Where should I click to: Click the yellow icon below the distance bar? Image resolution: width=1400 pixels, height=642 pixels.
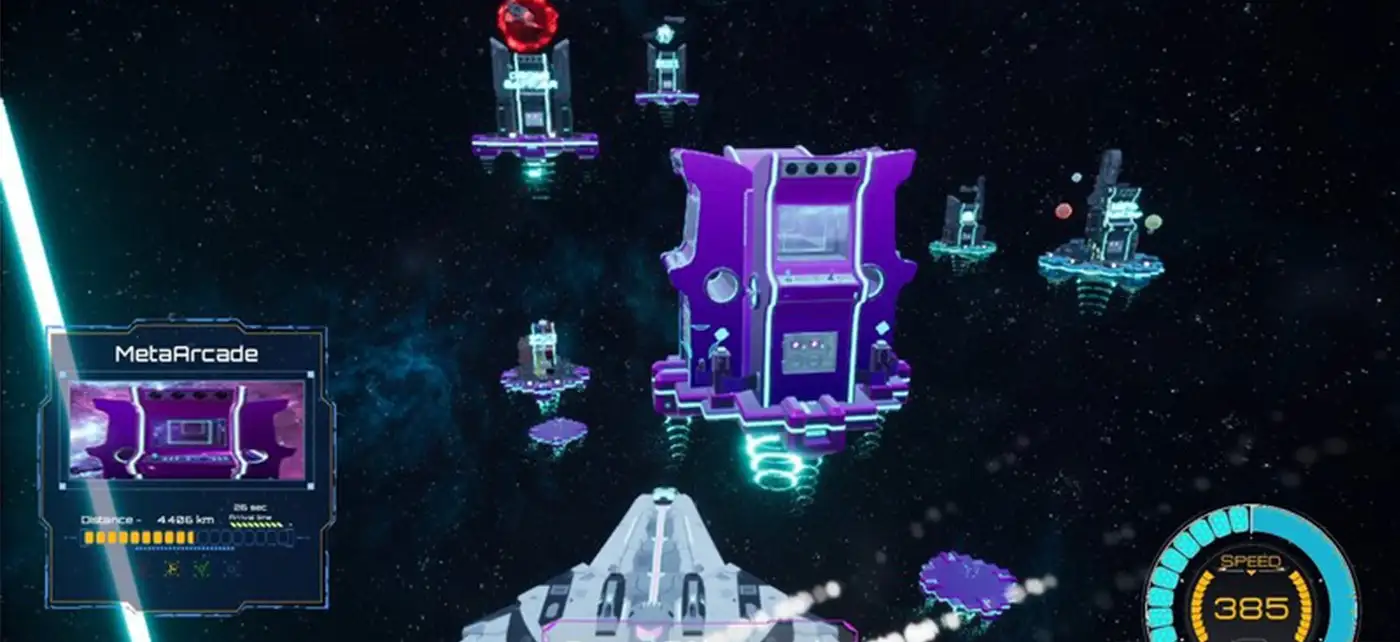point(172,569)
